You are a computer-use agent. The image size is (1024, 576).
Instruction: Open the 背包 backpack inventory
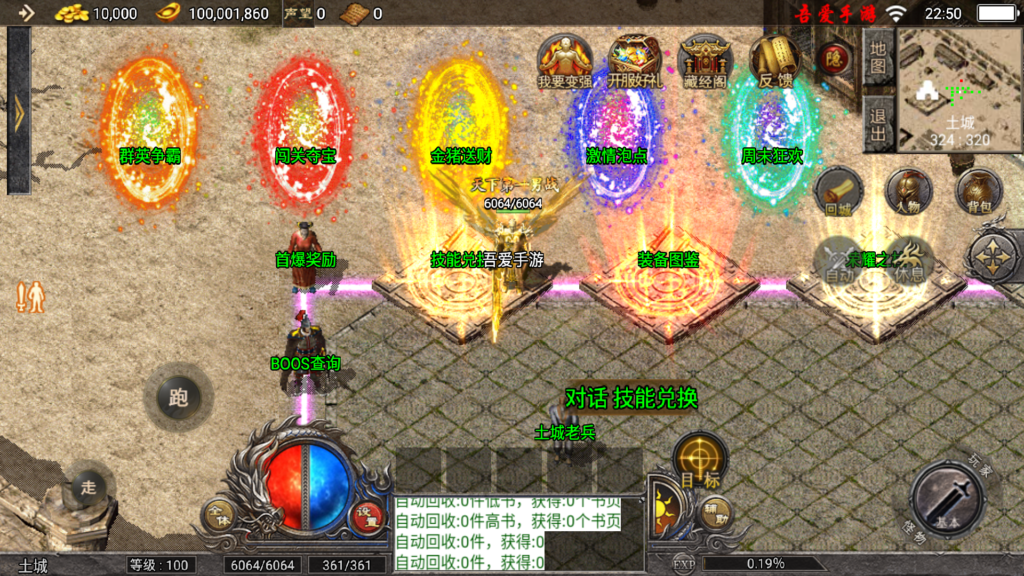[x=979, y=190]
